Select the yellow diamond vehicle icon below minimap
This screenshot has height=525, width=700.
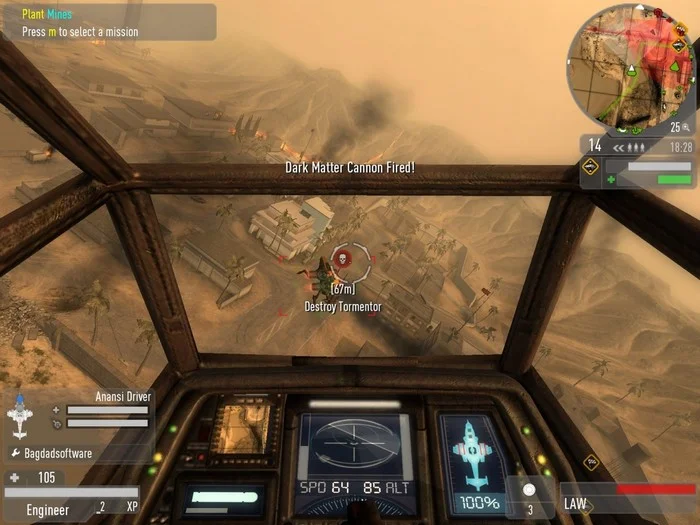click(x=591, y=167)
